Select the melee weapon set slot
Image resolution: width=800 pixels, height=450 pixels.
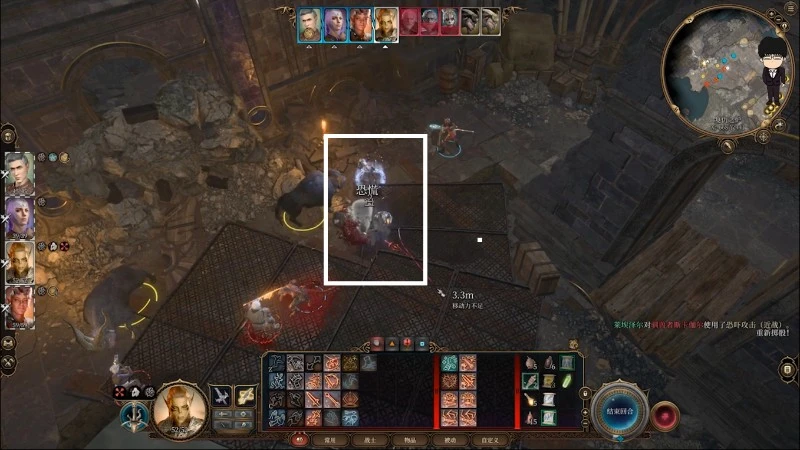[222, 396]
